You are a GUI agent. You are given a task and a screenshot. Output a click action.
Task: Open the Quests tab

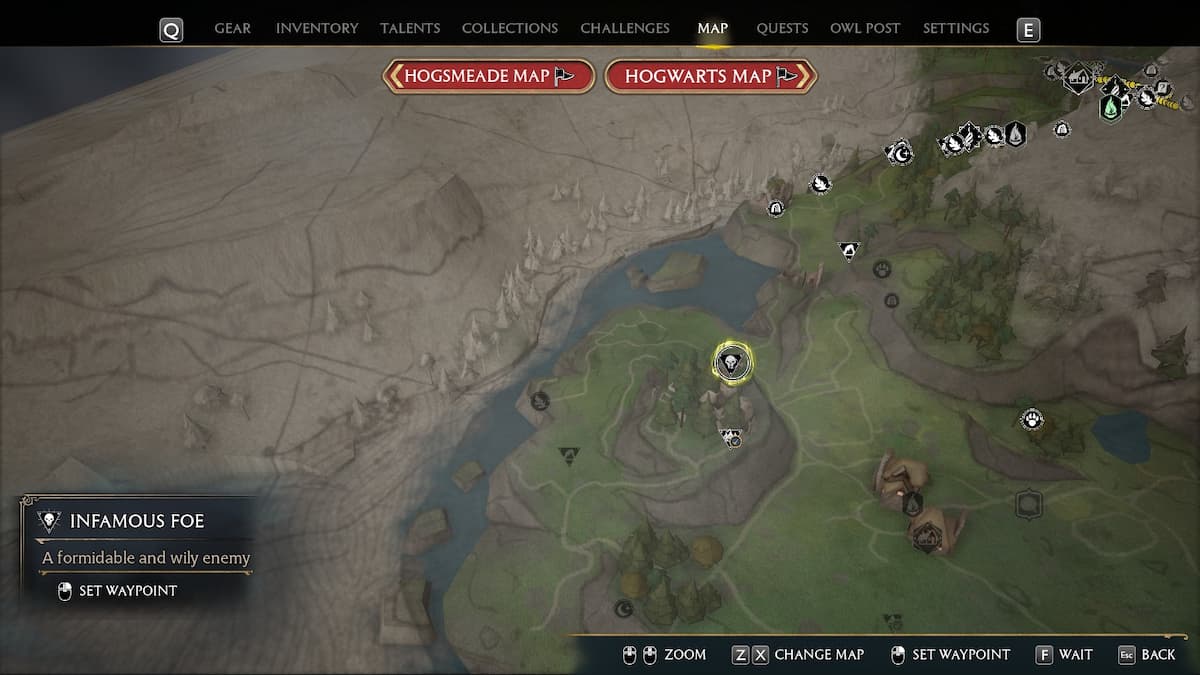[x=782, y=28]
